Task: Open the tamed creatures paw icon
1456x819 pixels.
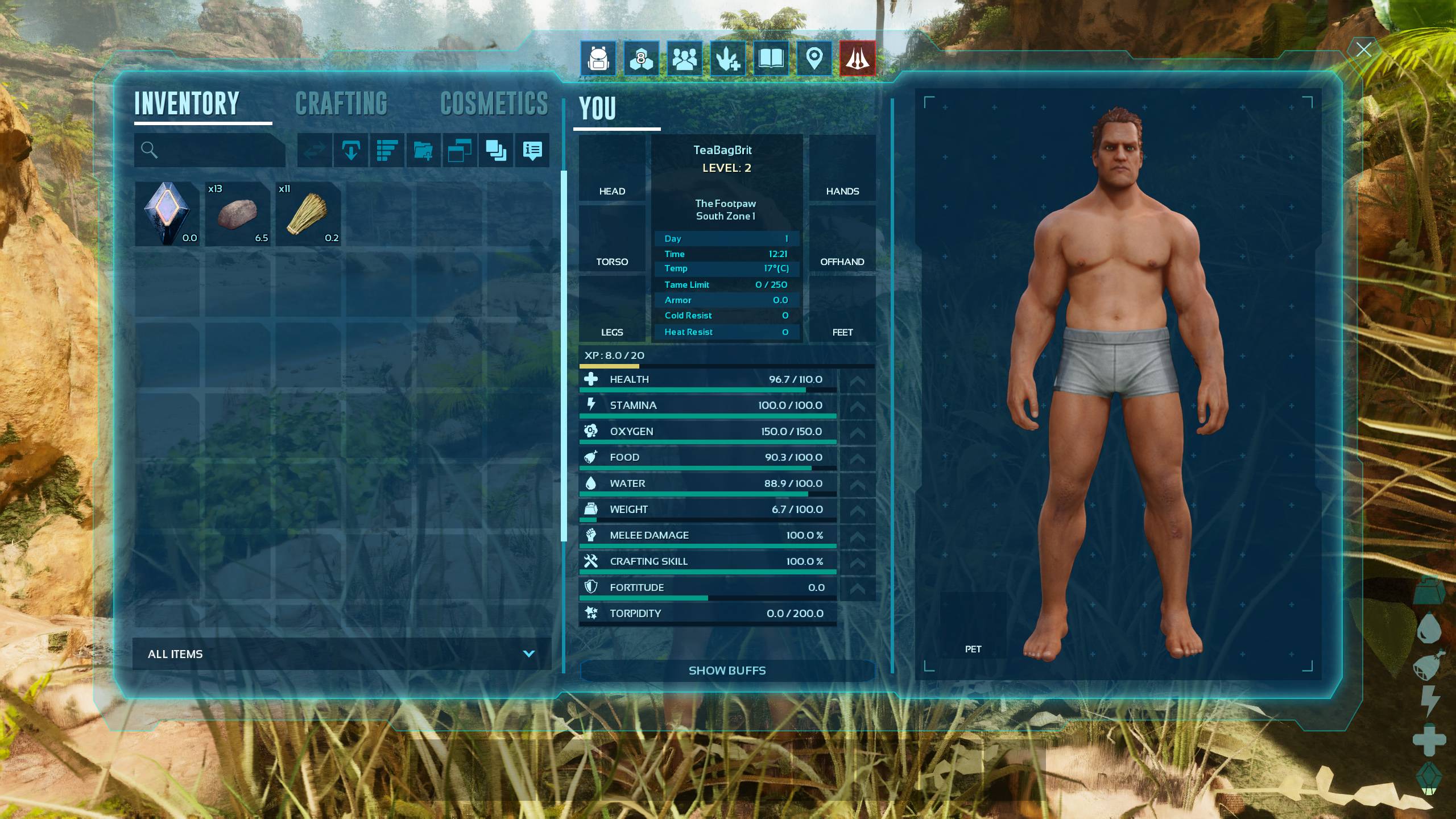Action: tap(728, 58)
